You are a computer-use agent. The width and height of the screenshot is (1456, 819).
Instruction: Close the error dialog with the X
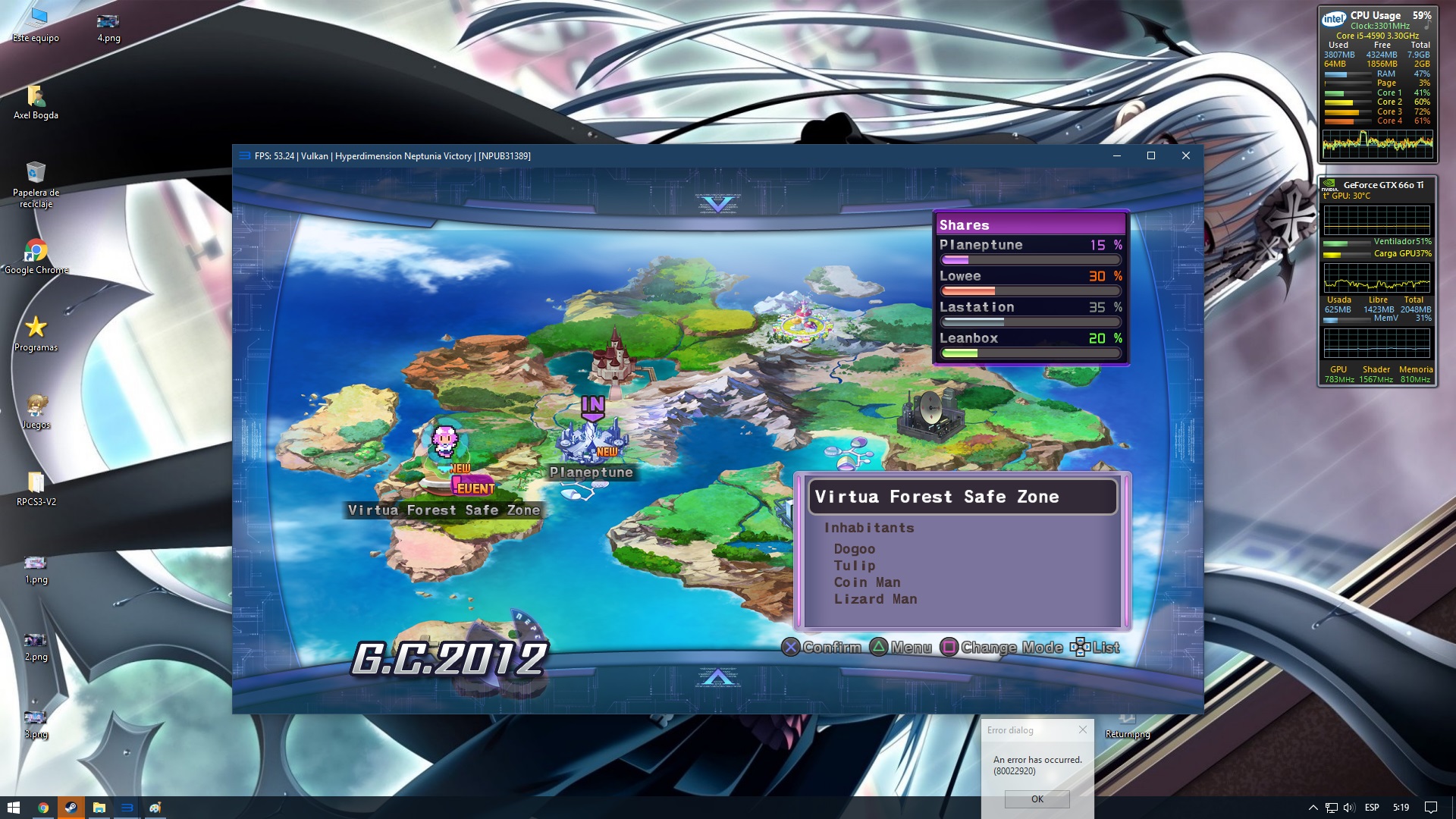(x=1083, y=730)
